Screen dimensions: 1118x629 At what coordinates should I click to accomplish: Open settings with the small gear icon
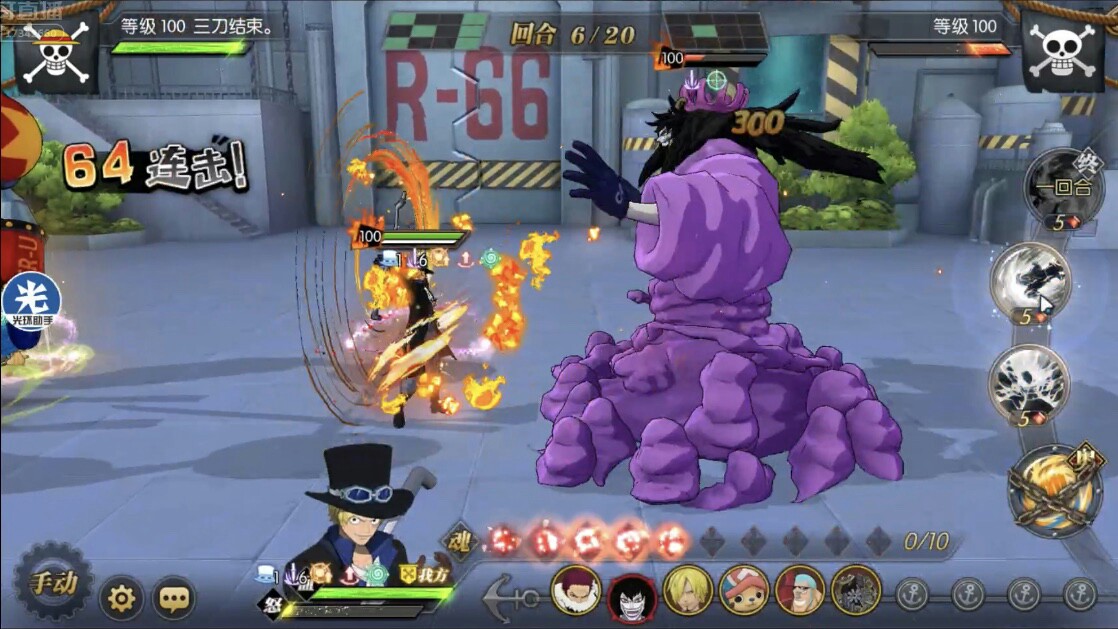point(121,598)
